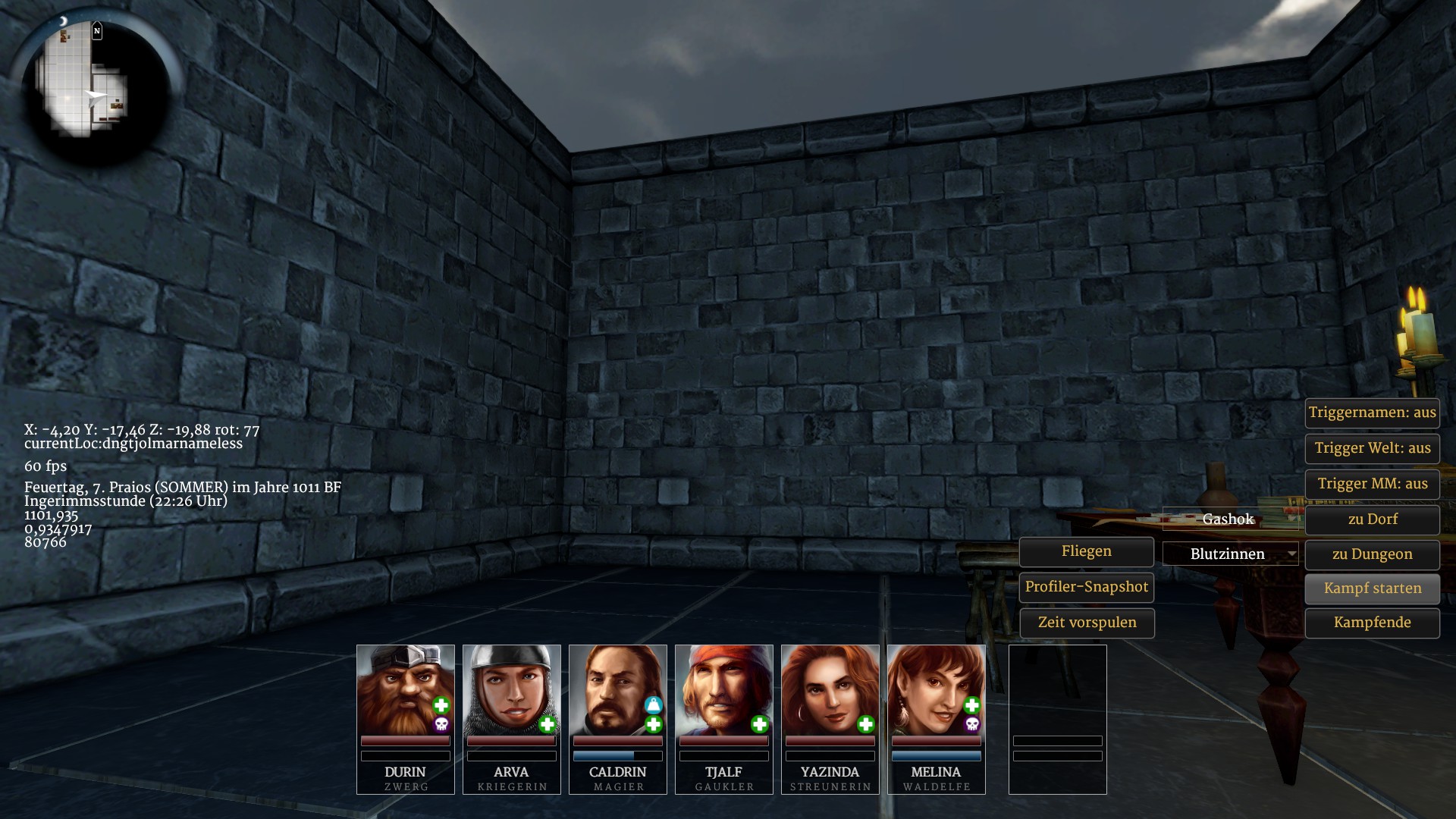Viewport: 1456px width, 819px height.
Task: Start a fight with Kampf starten
Action: pyautogui.click(x=1372, y=588)
